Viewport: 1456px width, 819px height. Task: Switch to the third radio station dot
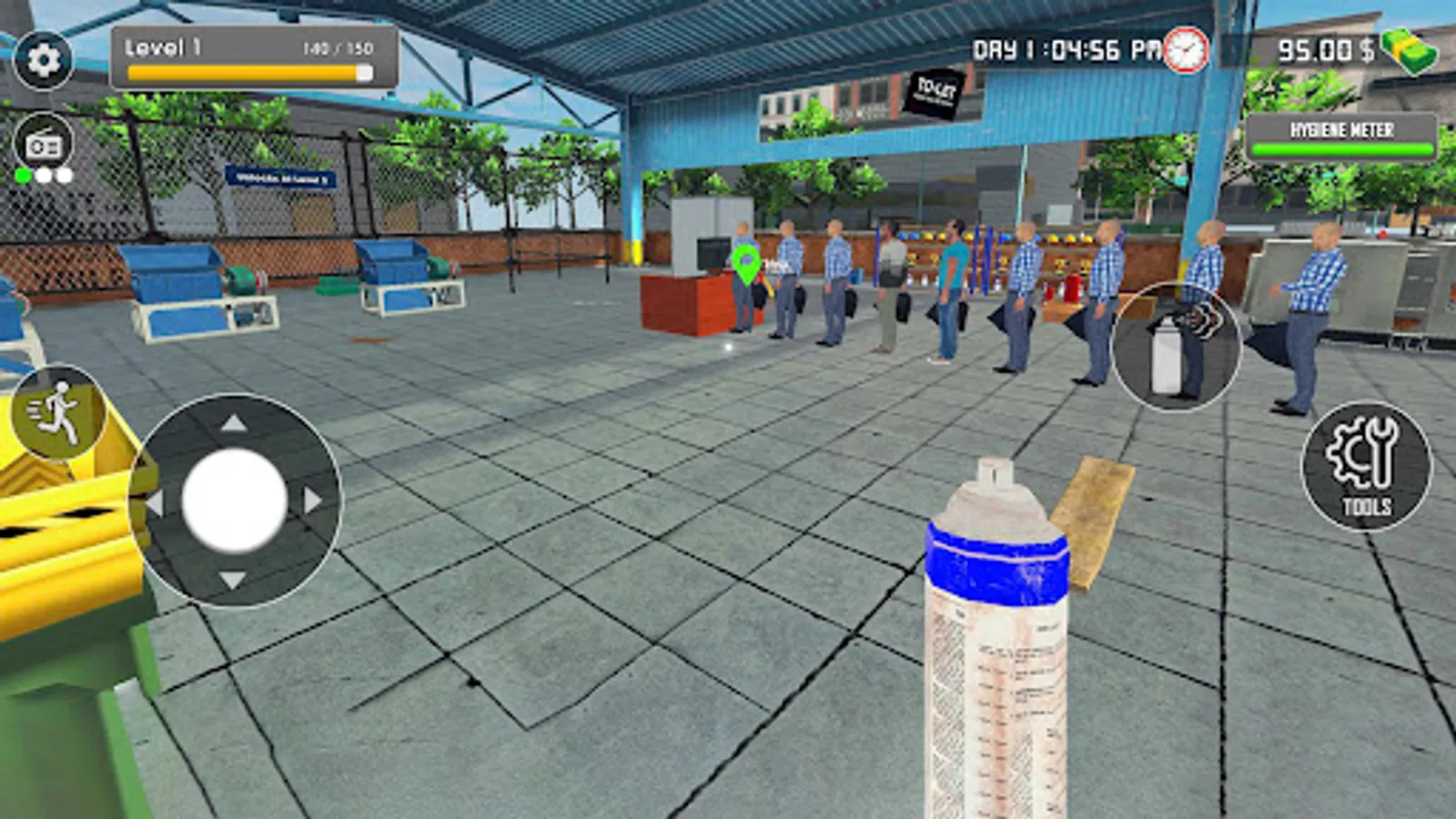64,175
